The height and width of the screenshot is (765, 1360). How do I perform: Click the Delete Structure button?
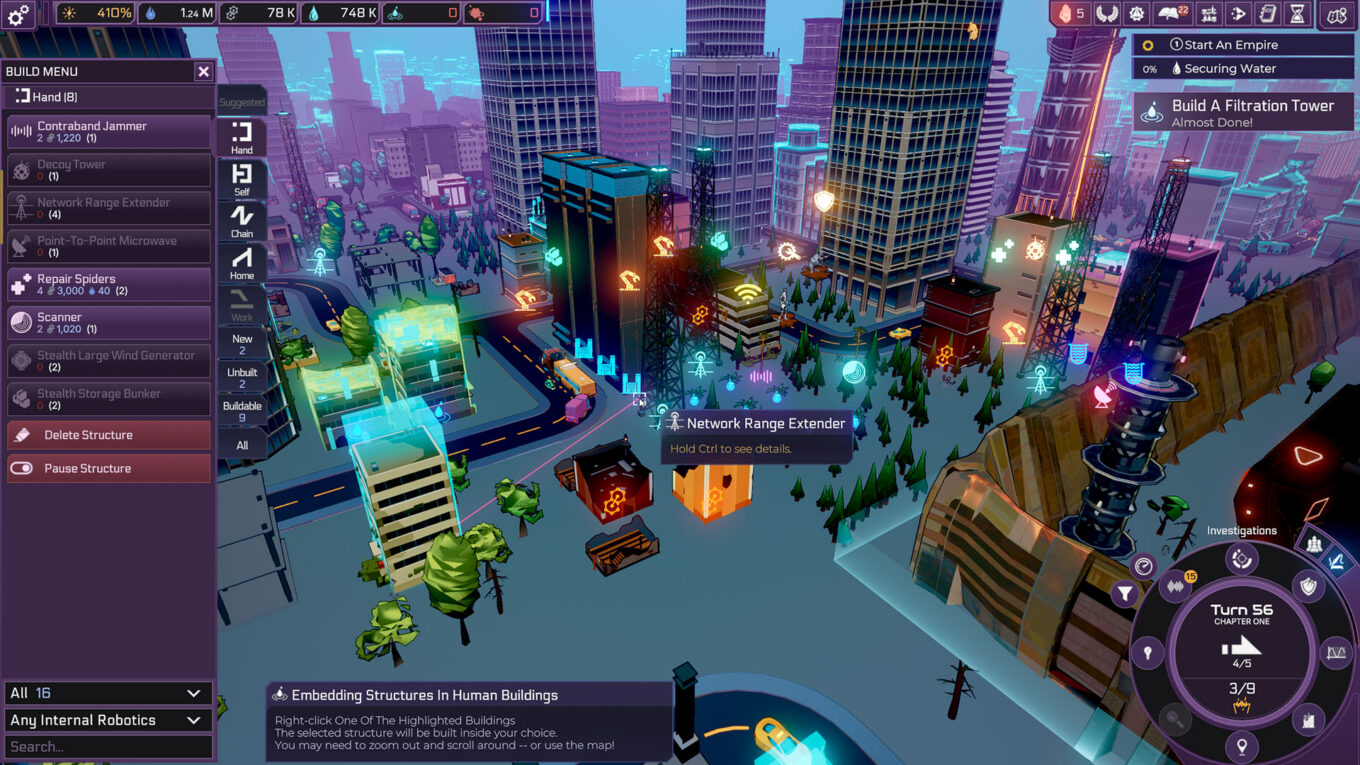109,435
